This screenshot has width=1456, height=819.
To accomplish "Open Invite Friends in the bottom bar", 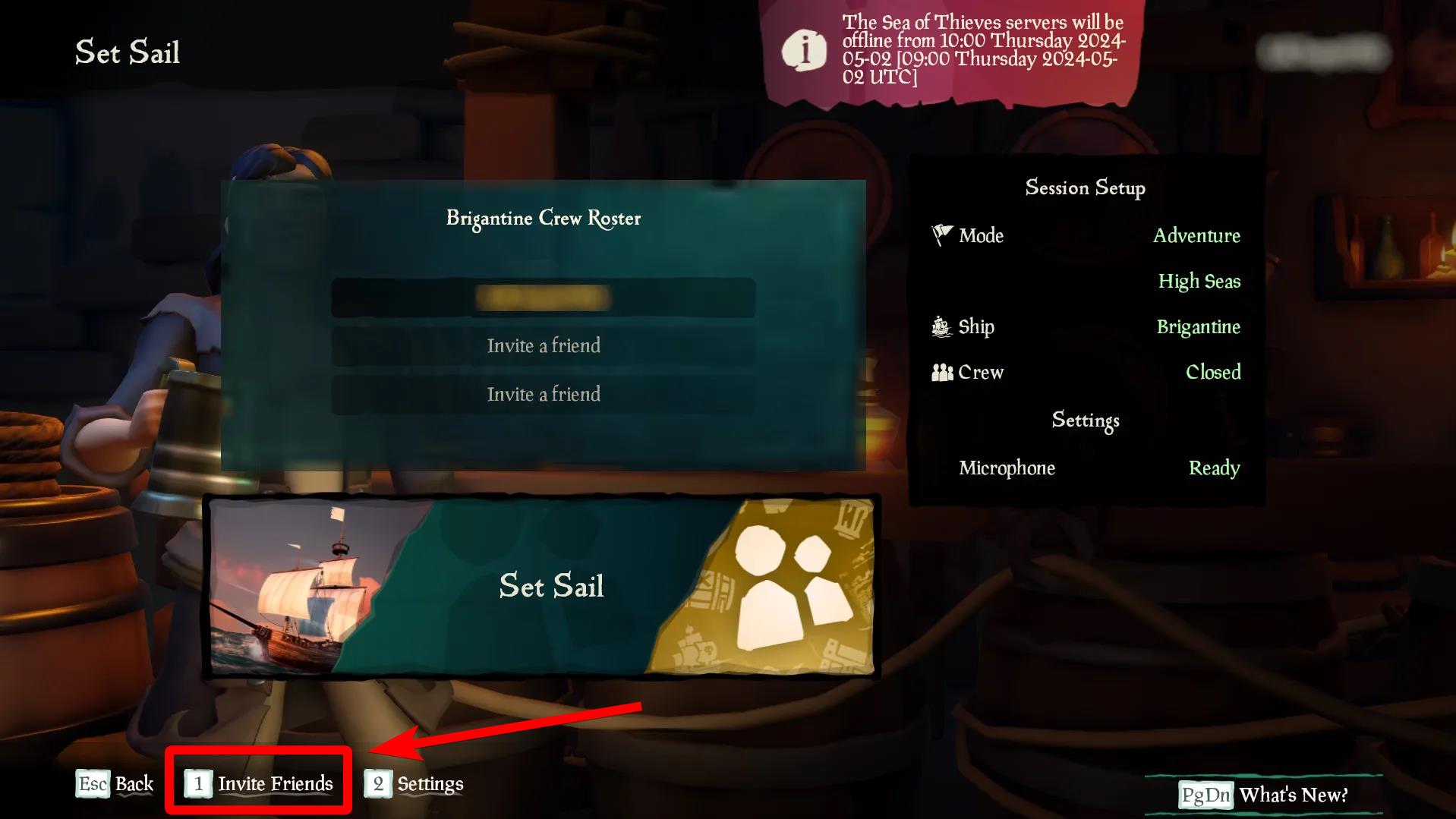I will point(260,783).
